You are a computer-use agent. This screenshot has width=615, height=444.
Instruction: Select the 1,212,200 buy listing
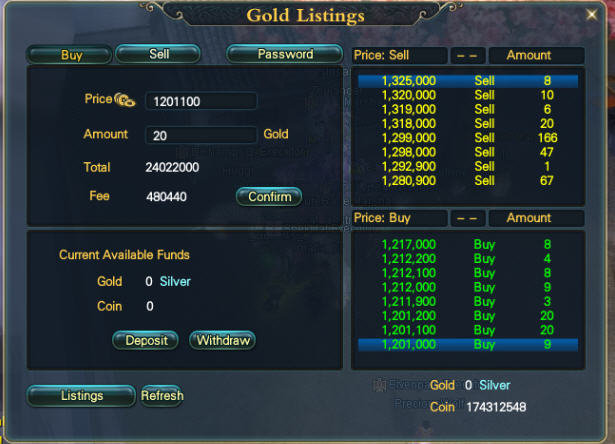coord(467,258)
